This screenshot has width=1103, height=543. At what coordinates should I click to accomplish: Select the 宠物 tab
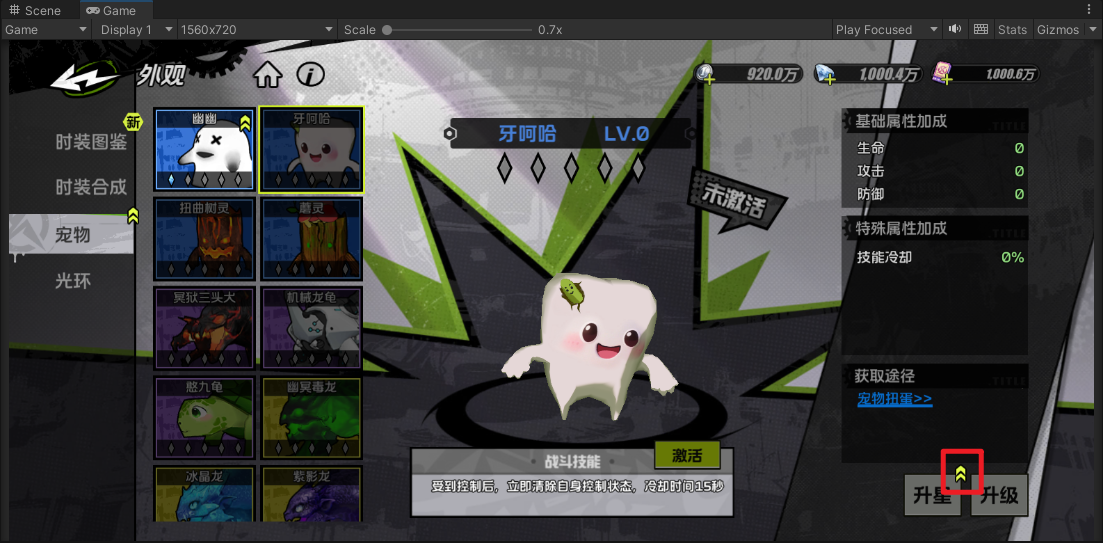point(73,235)
